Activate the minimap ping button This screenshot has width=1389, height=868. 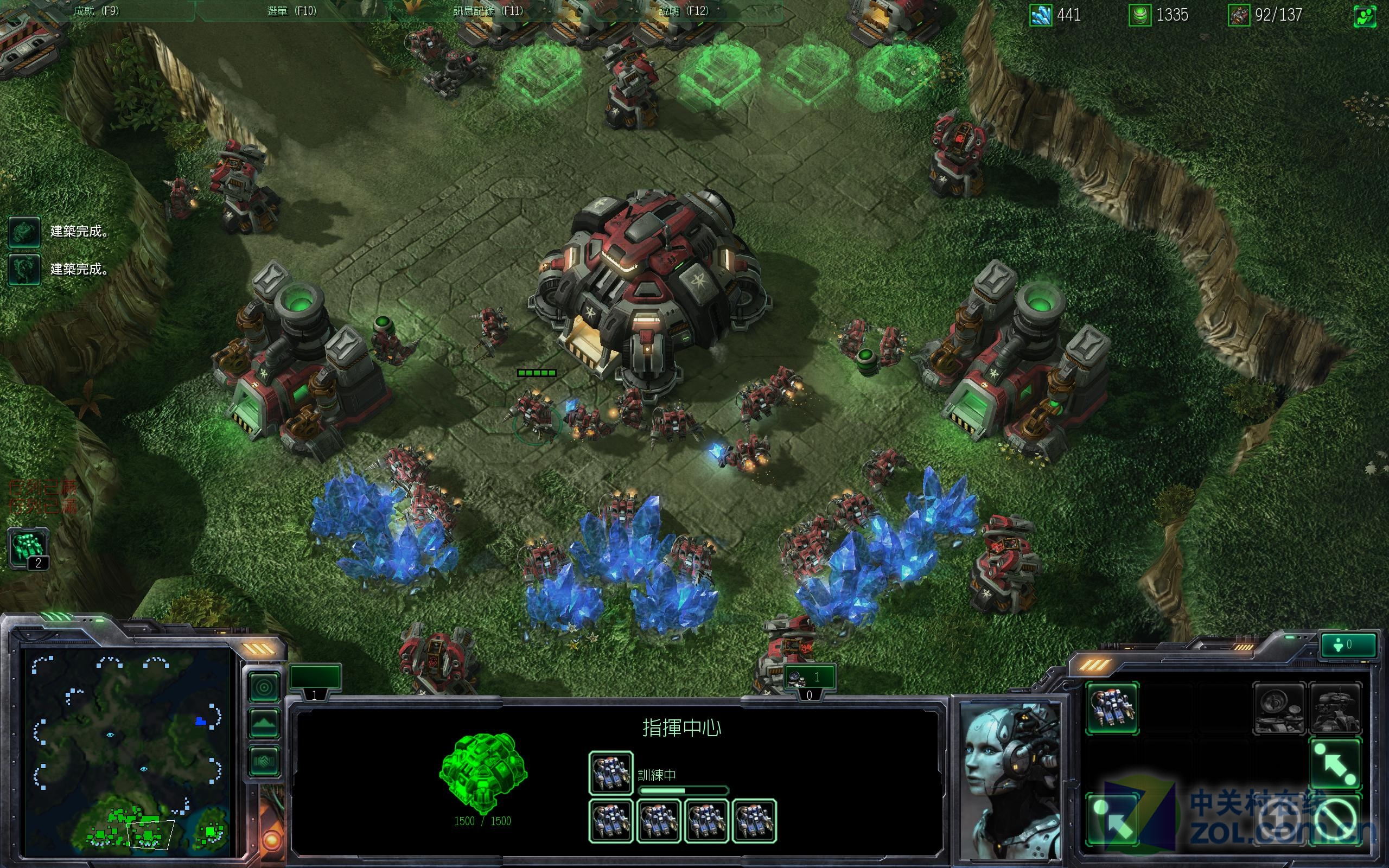point(265,688)
